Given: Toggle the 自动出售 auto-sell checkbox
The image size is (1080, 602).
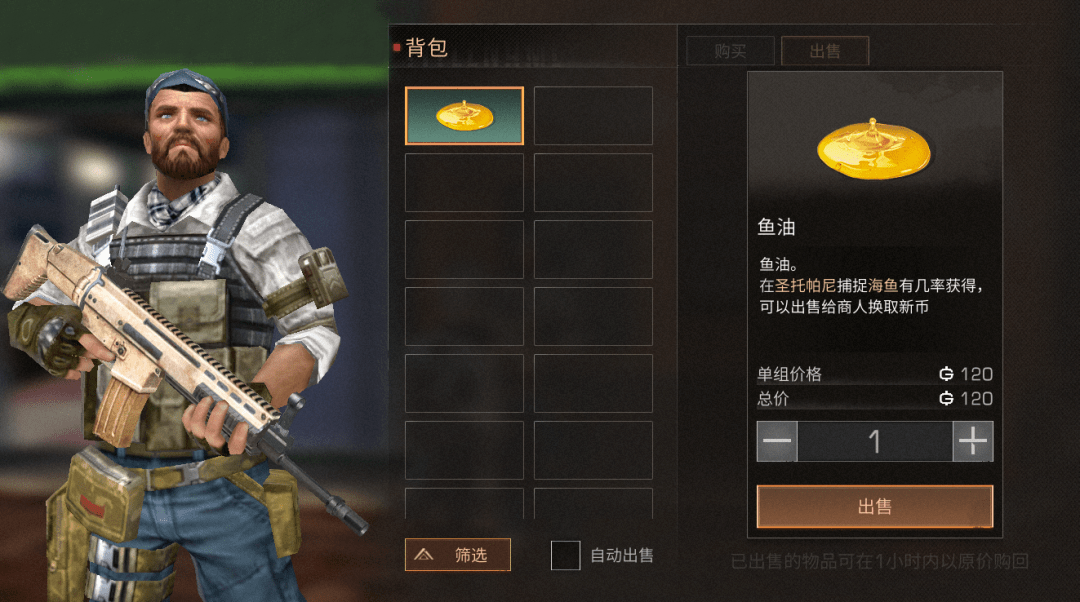Looking at the screenshot, I should [566, 555].
